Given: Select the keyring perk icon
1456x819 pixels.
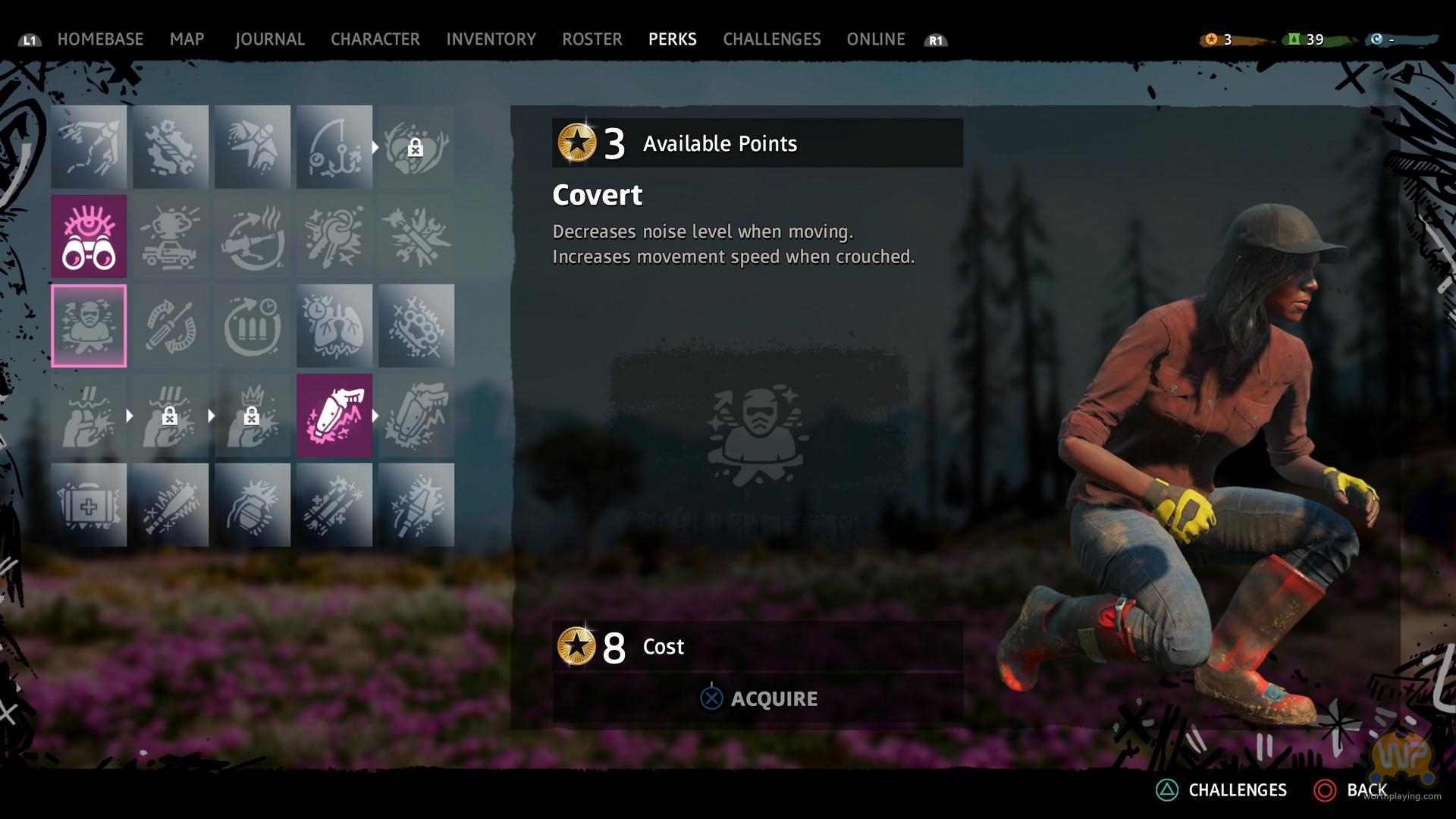Looking at the screenshot, I should [334, 236].
